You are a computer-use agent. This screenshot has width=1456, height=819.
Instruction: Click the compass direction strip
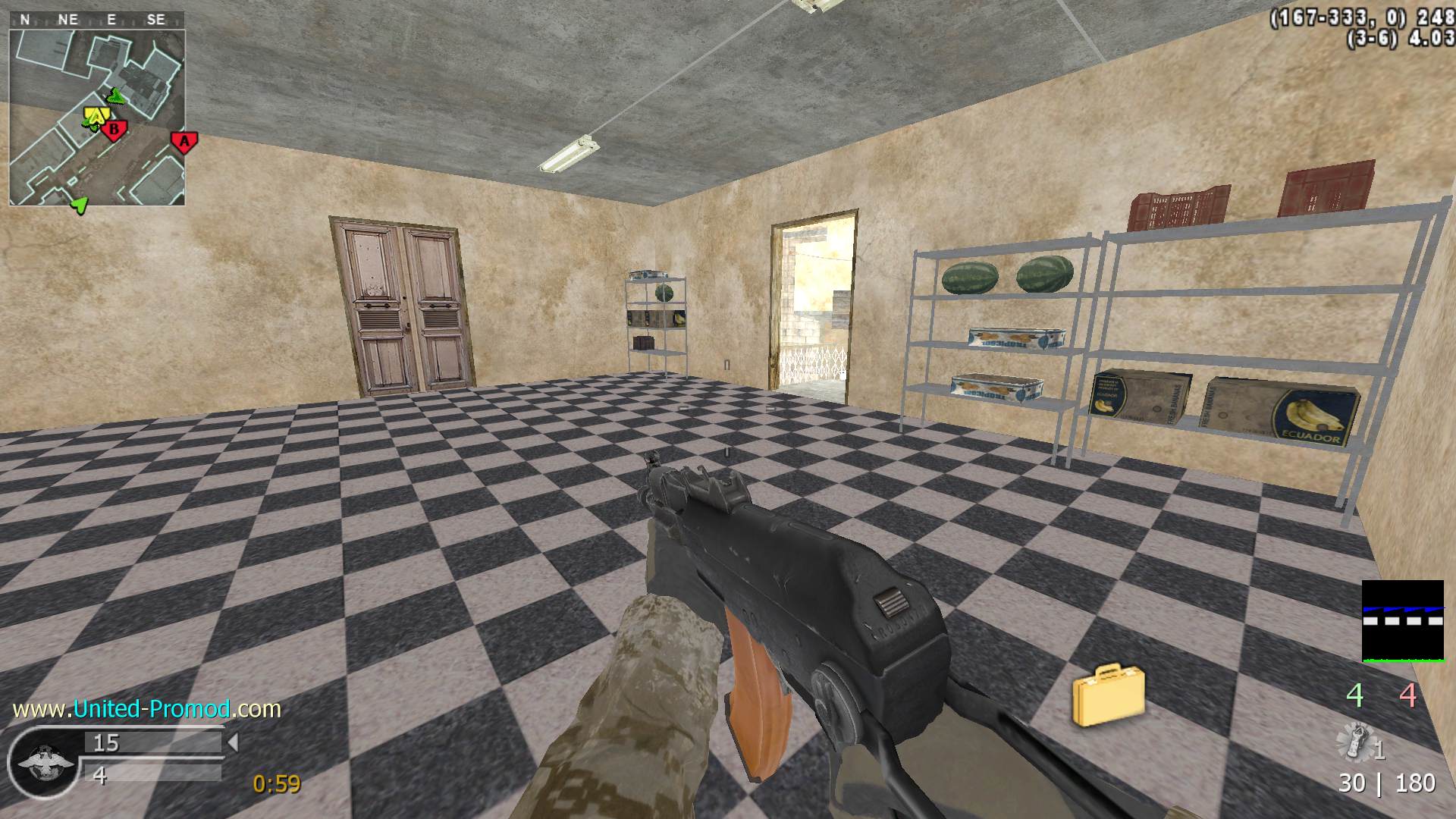(x=97, y=20)
